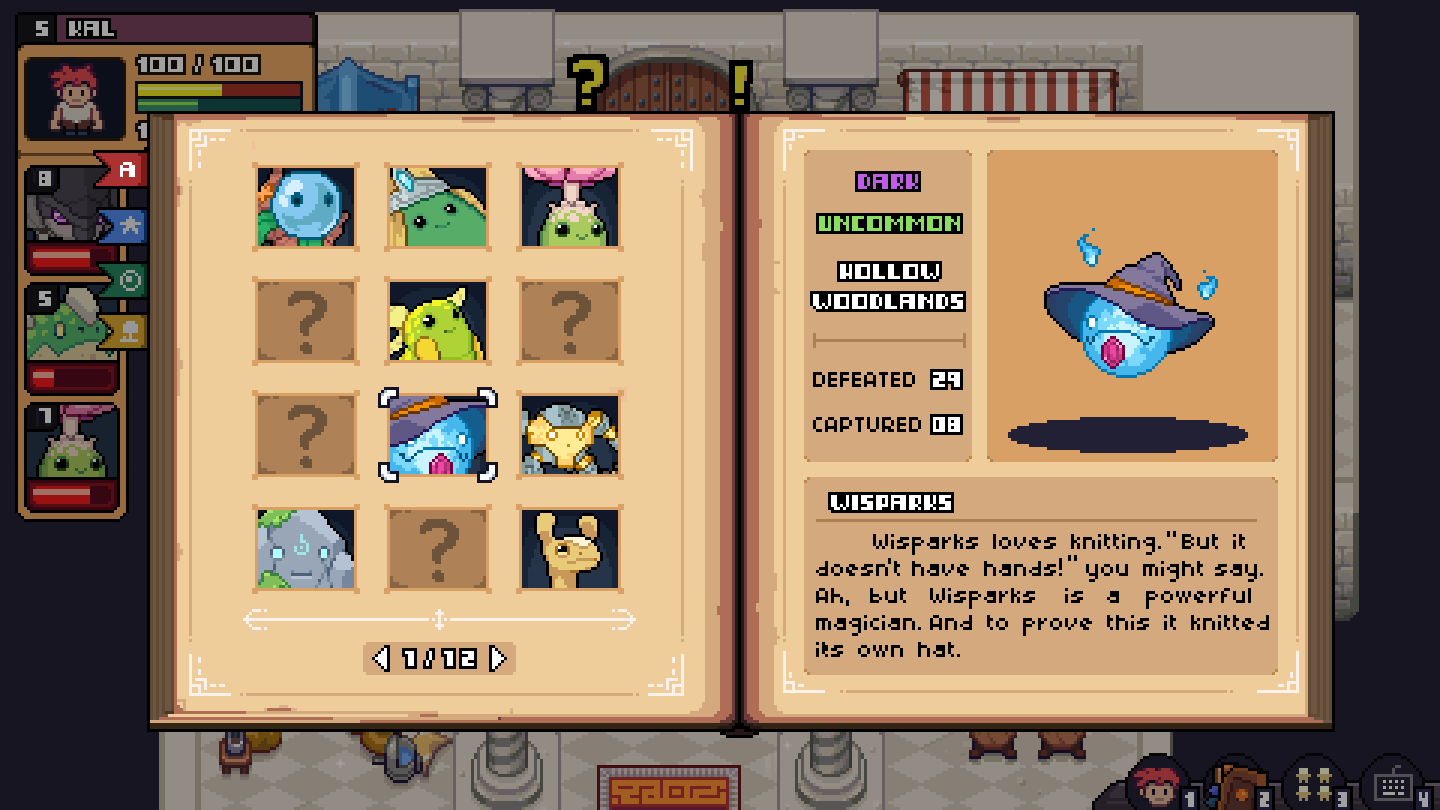The width and height of the screenshot is (1440, 810).
Task: View the mushroom-capped green slime entry
Action: pyautogui.click(x=570, y=208)
